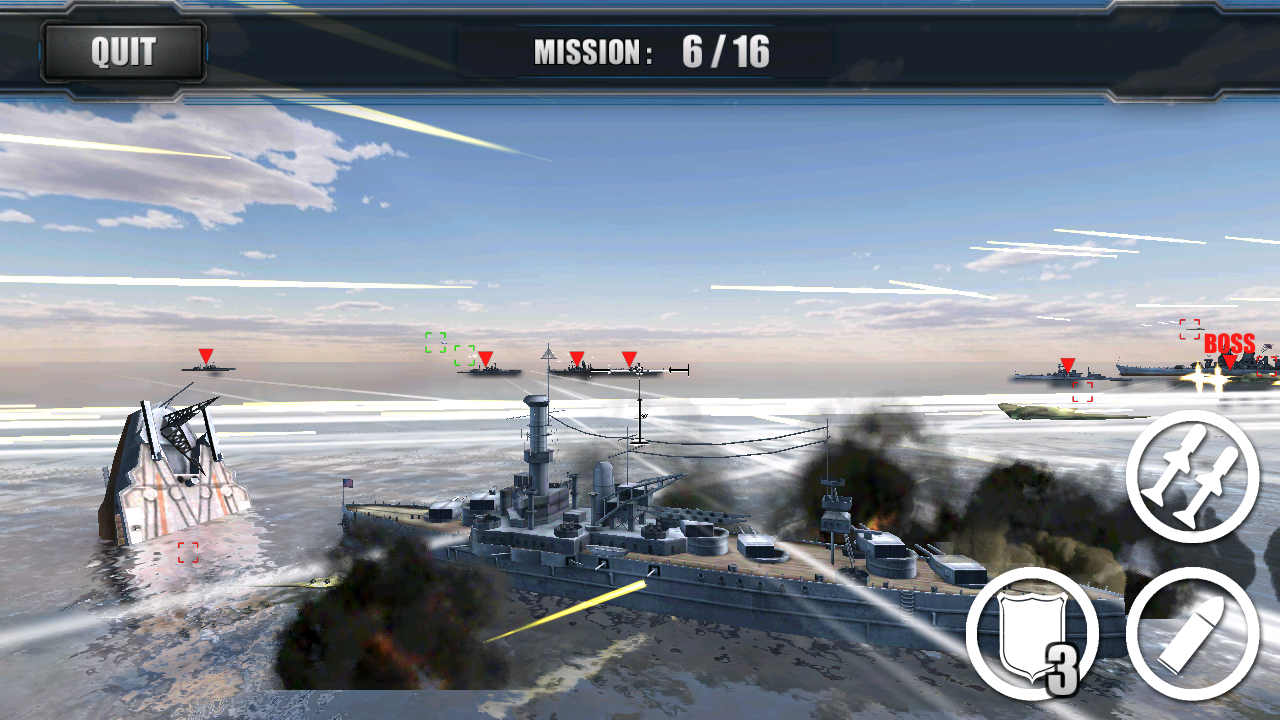
Task: Activate the shield ability
Action: coord(1031,633)
